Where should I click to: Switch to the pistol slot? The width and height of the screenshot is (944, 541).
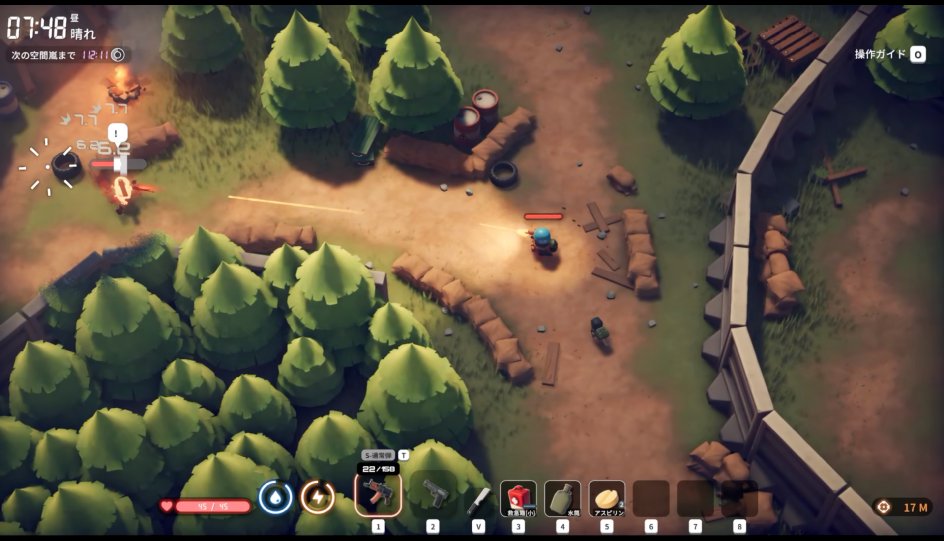point(433,493)
